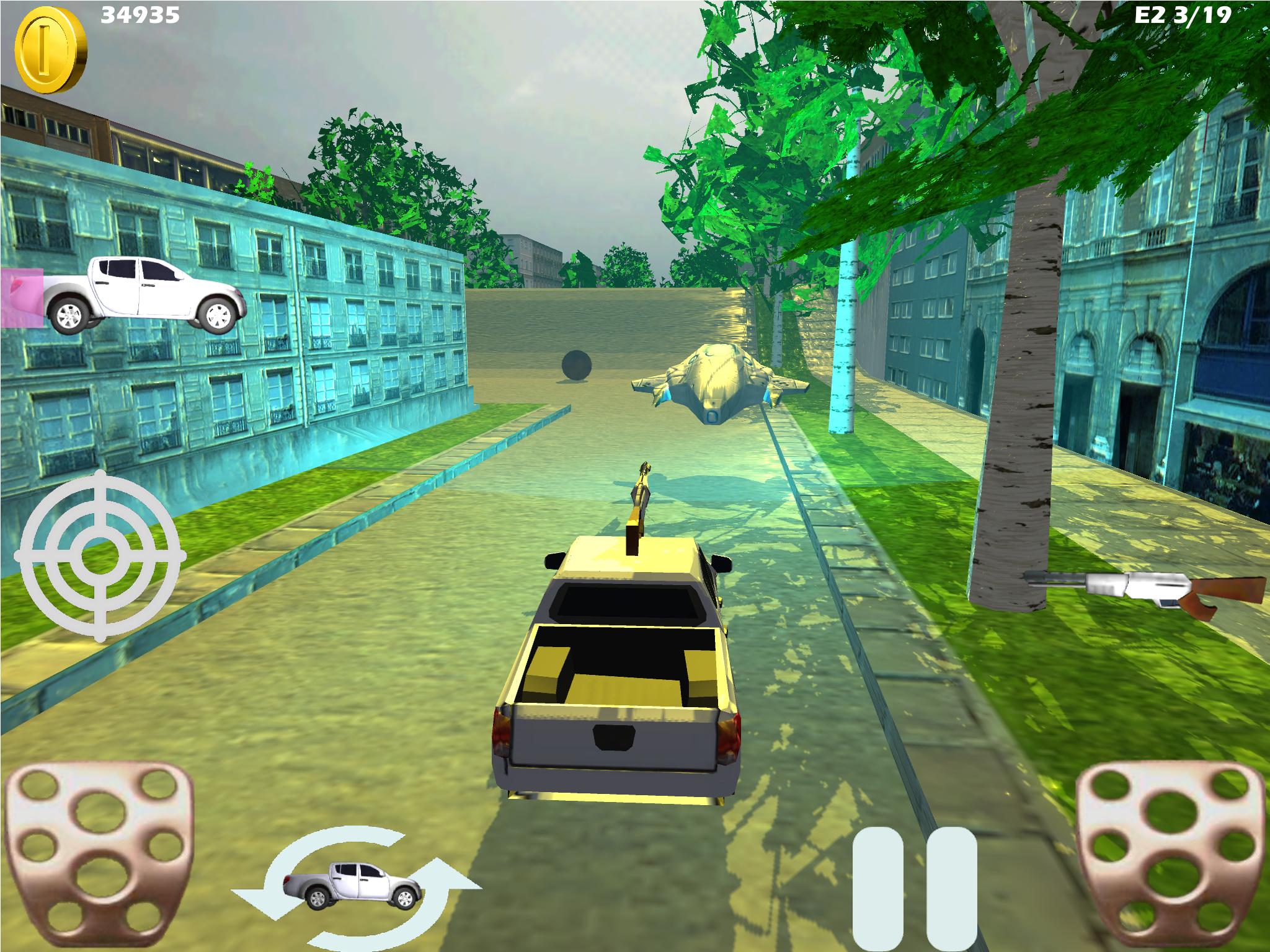Screen dimensions: 1270x952
Task: Hold the gas pedal to toggle acceleration
Action: [1172, 855]
